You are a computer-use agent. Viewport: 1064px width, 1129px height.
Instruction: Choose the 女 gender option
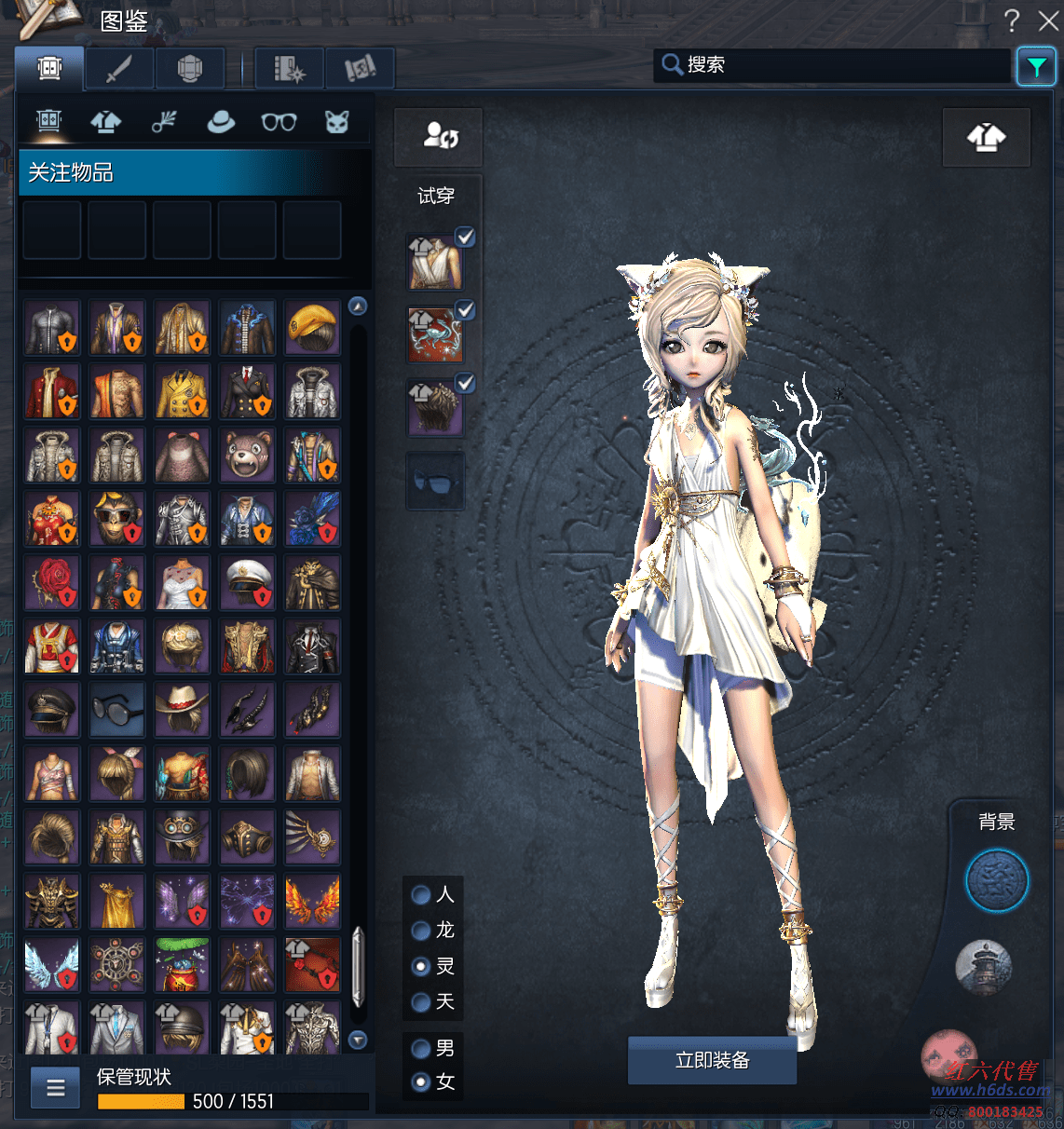click(x=421, y=1082)
